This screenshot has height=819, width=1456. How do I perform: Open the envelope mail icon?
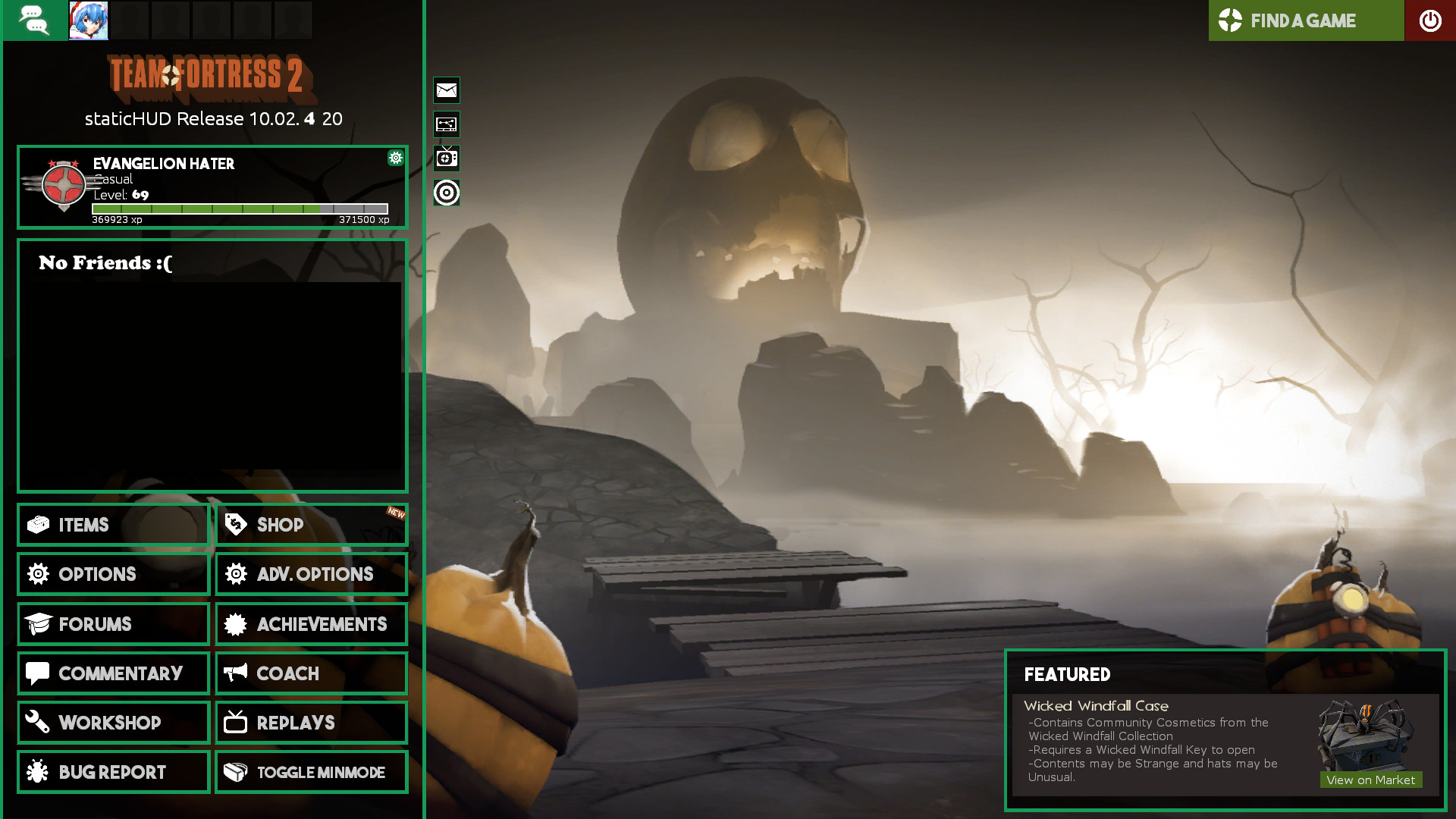click(447, 90)
